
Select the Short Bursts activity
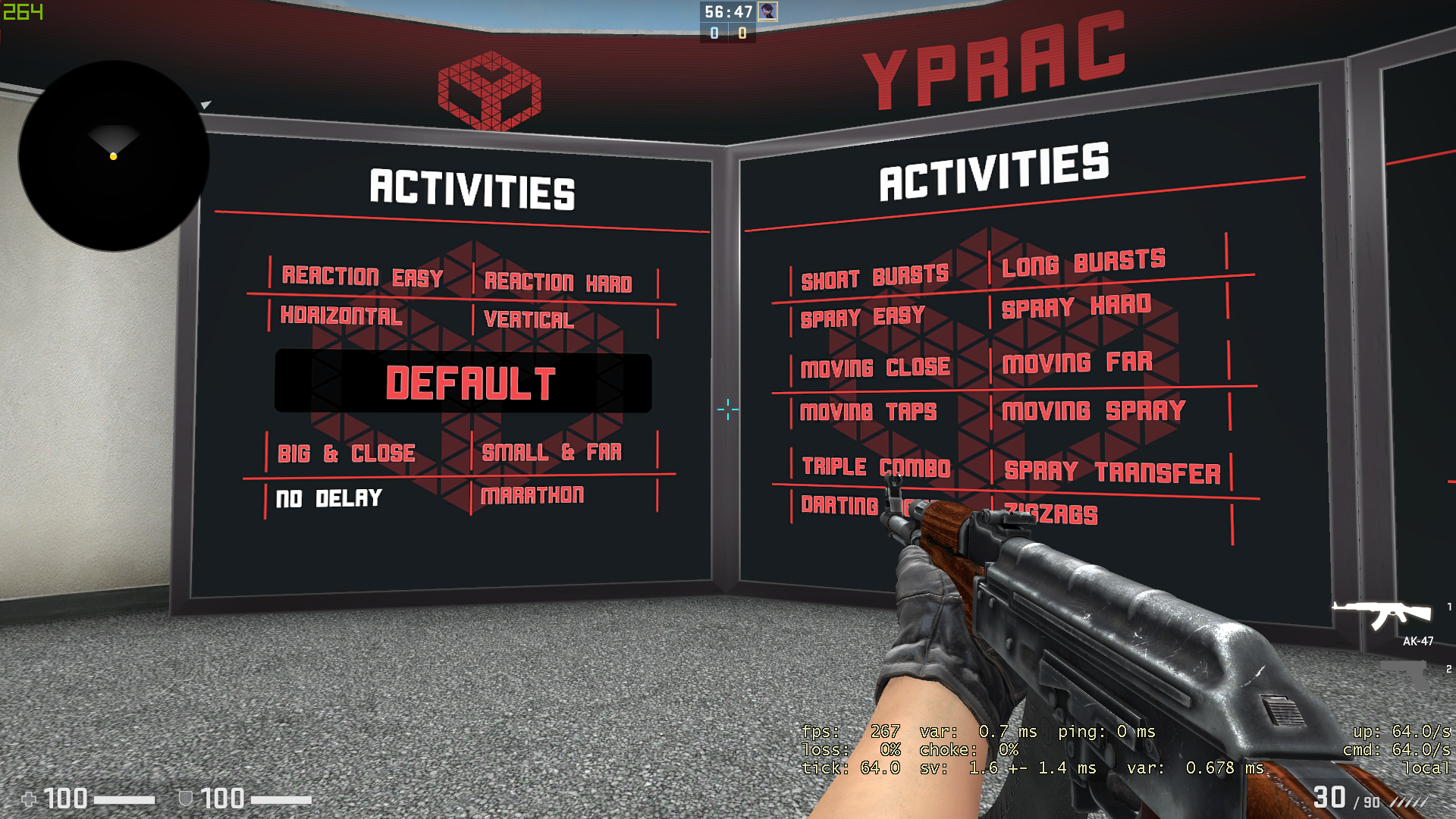874,278
